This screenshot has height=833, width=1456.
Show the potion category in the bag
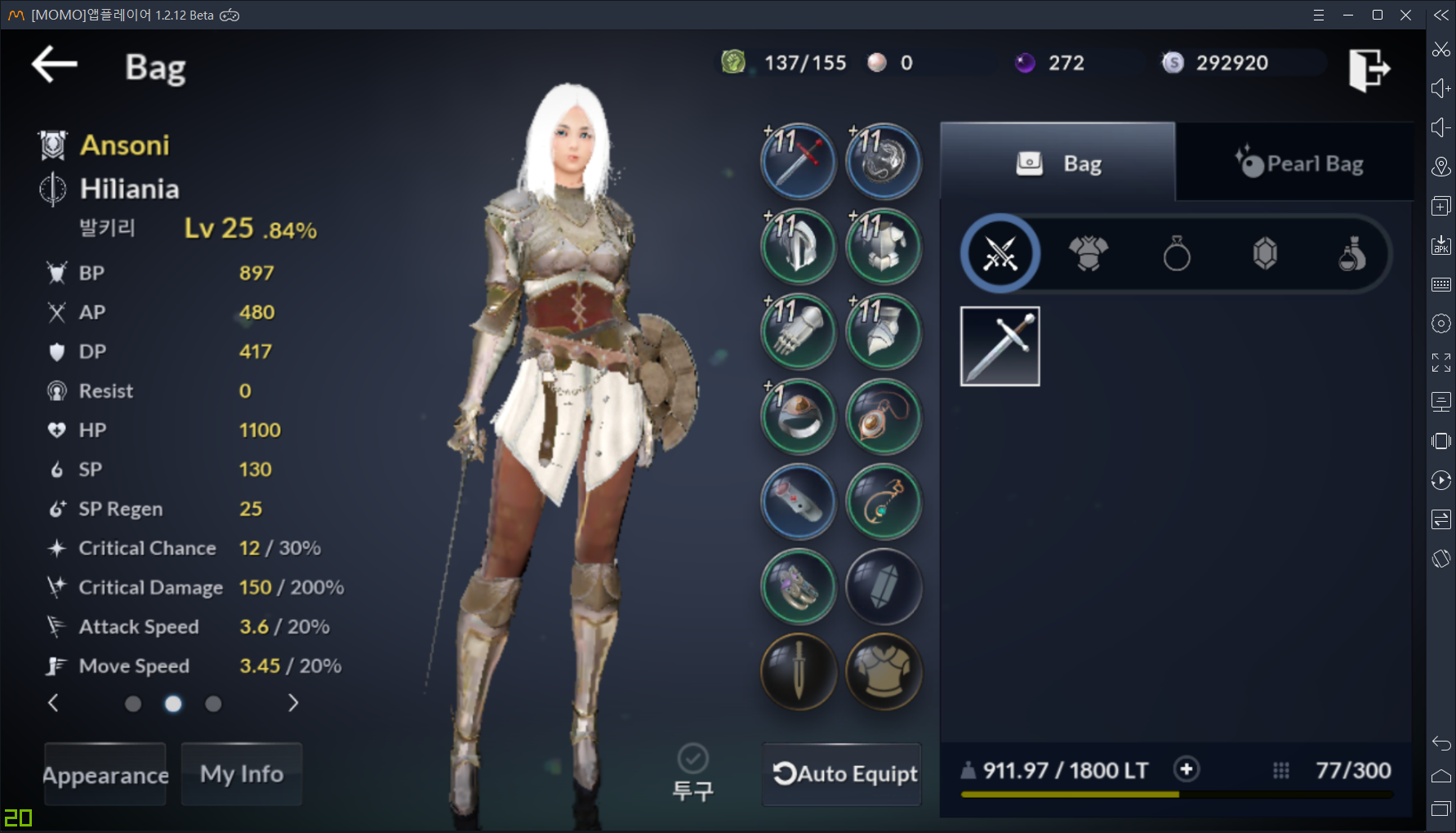[x=1351, y=254]
